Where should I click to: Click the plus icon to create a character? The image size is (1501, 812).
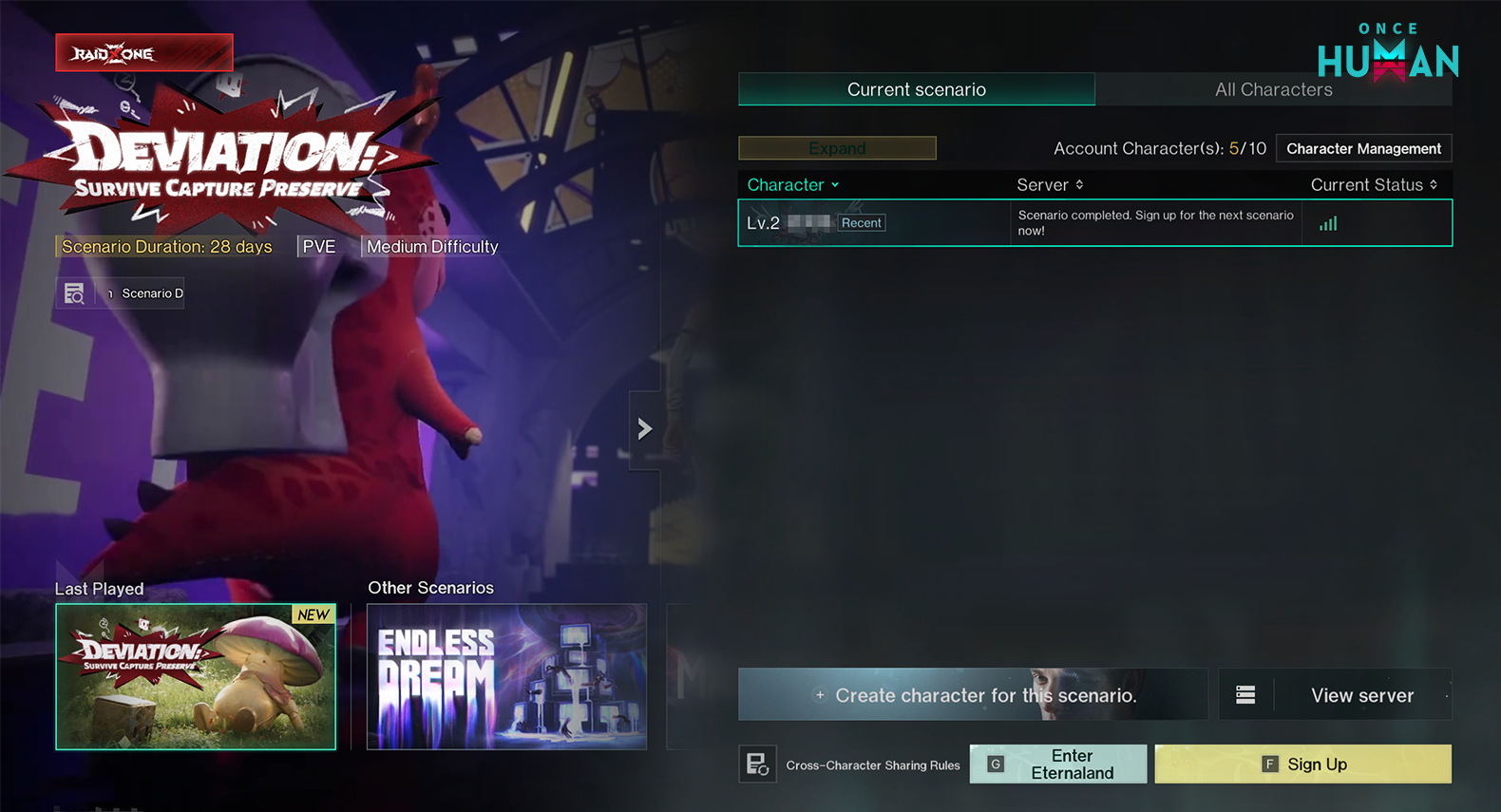(821, 694)
